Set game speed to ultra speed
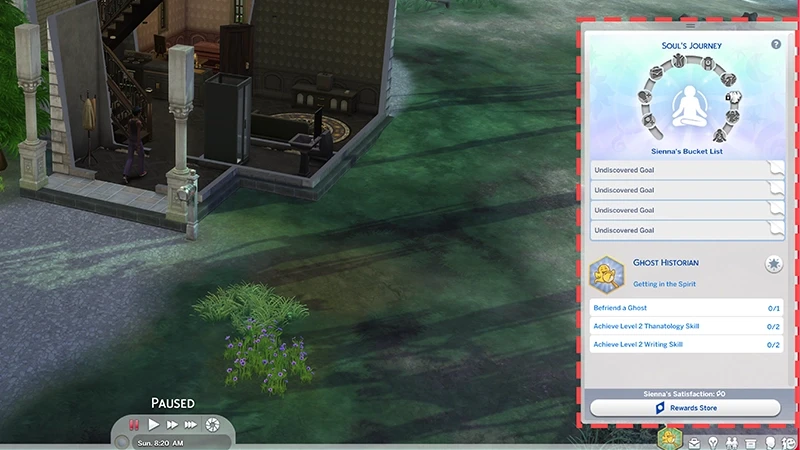The height and width of the screenshot is (450, 800). point(191,425)
